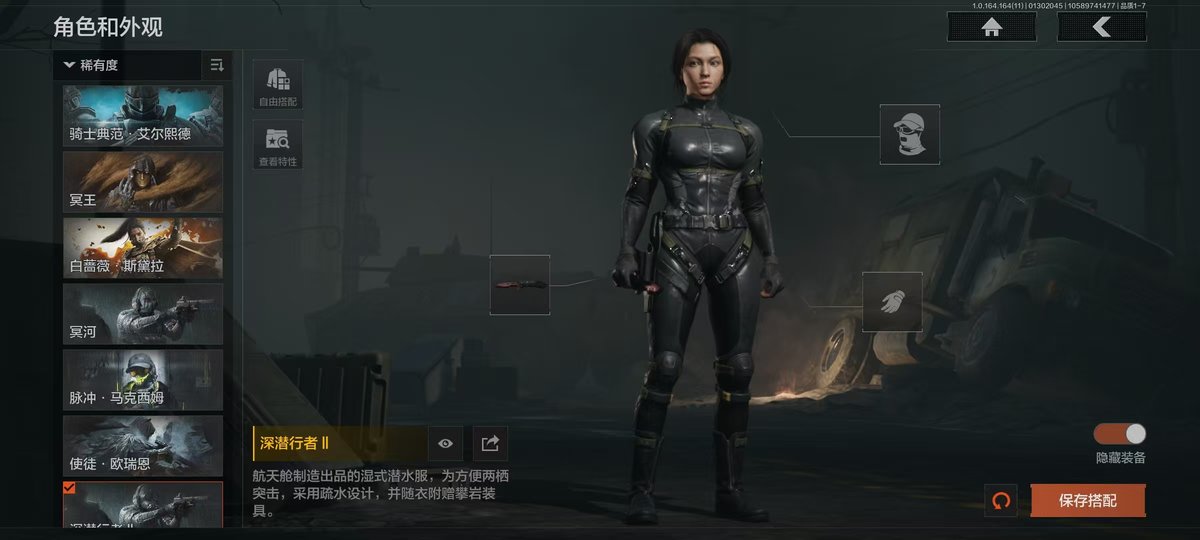Select the 脉冲·马克西姆 skin
1200x540 pixels.
(143, 380)
